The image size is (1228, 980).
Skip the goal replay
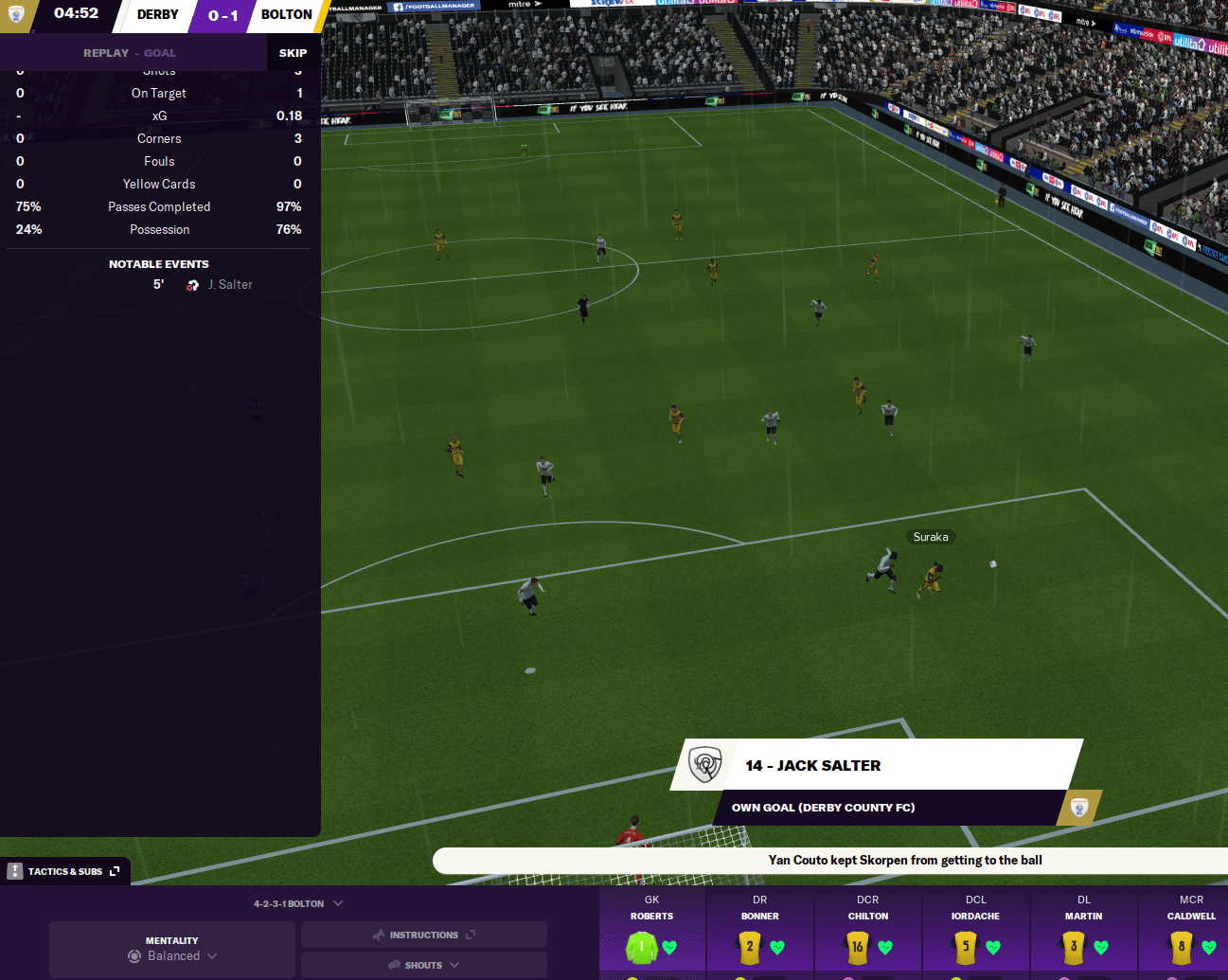click(293, 53)
